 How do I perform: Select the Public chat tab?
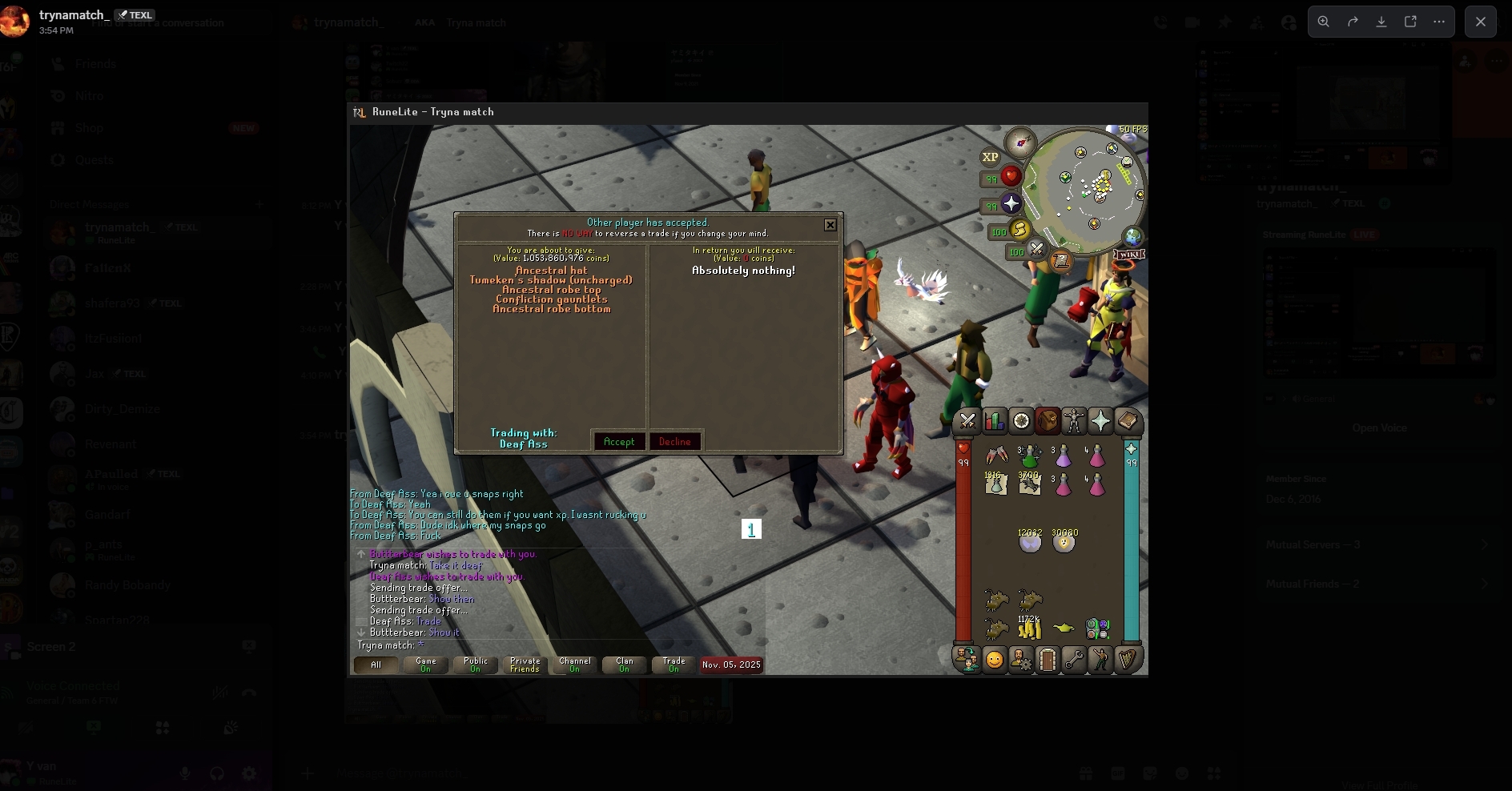point(476,665)
